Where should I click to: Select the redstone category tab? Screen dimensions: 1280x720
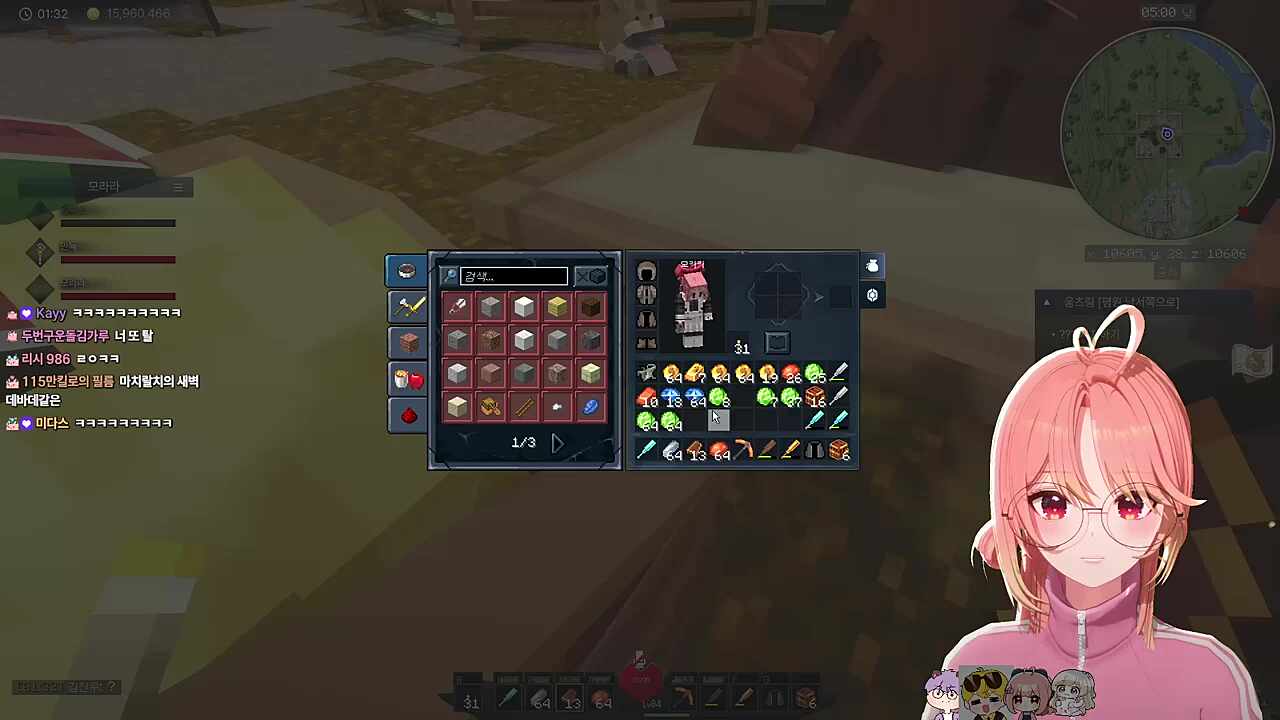(x=407, y=415)
